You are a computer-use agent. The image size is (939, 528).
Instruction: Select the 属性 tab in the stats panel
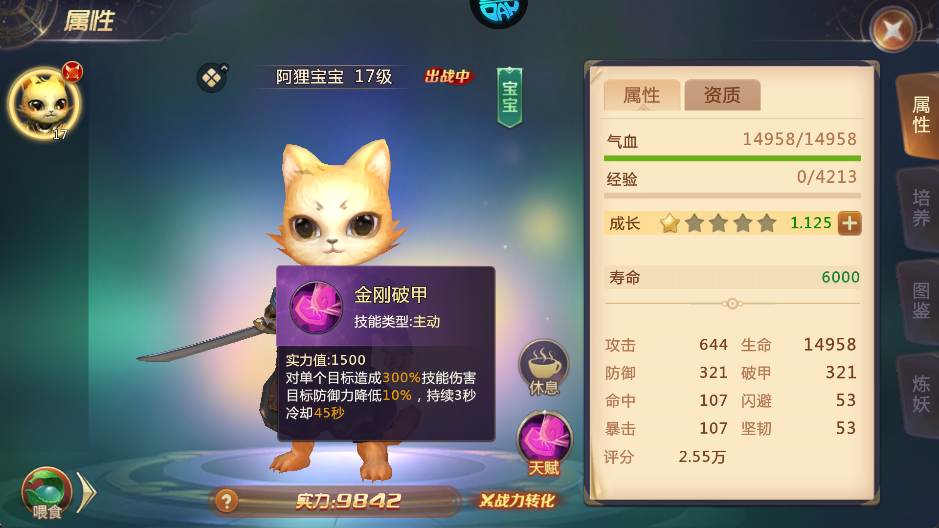[x=642, y=95]
